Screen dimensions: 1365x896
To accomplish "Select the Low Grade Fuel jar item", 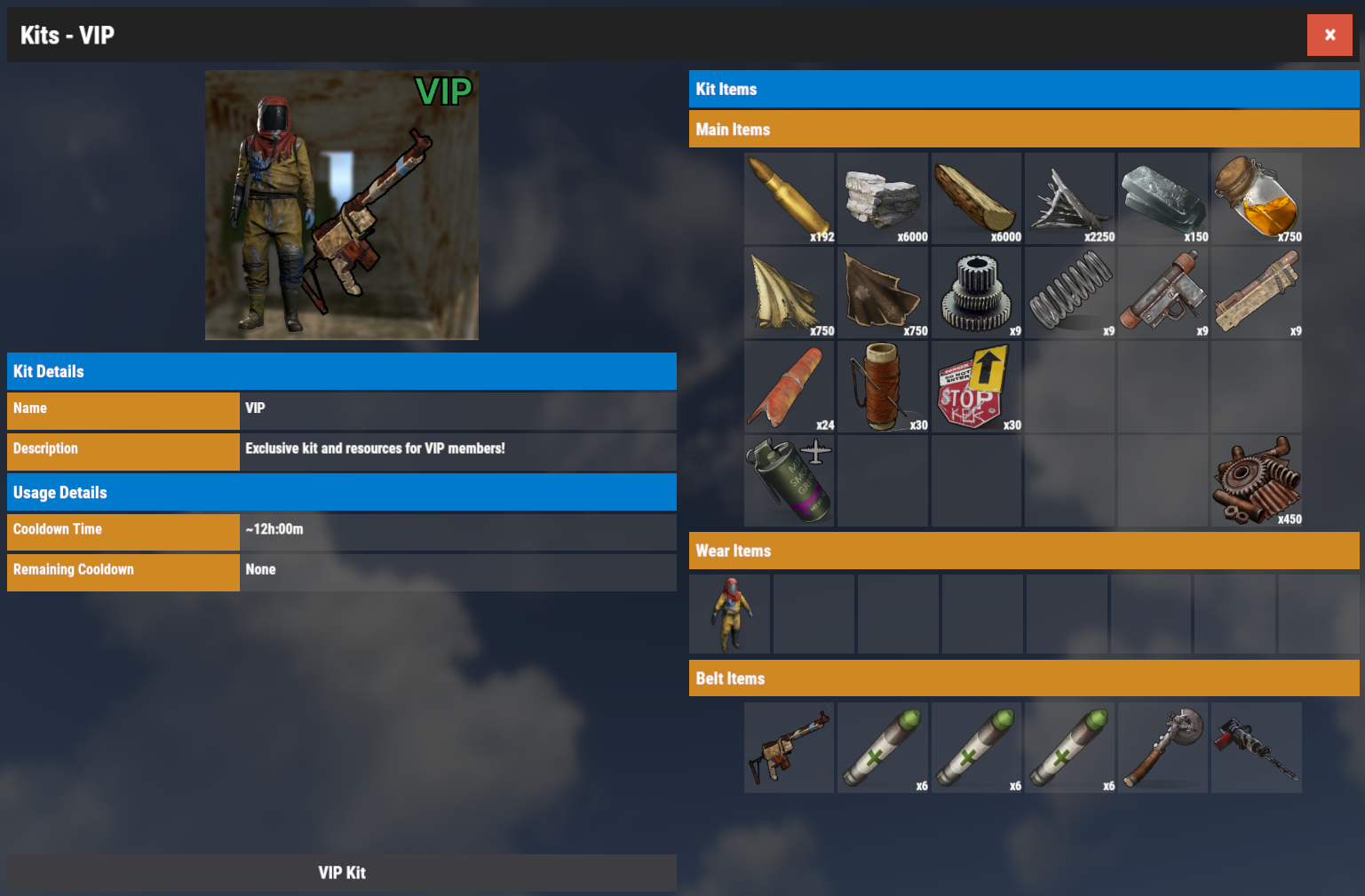I will point(1256,198).
